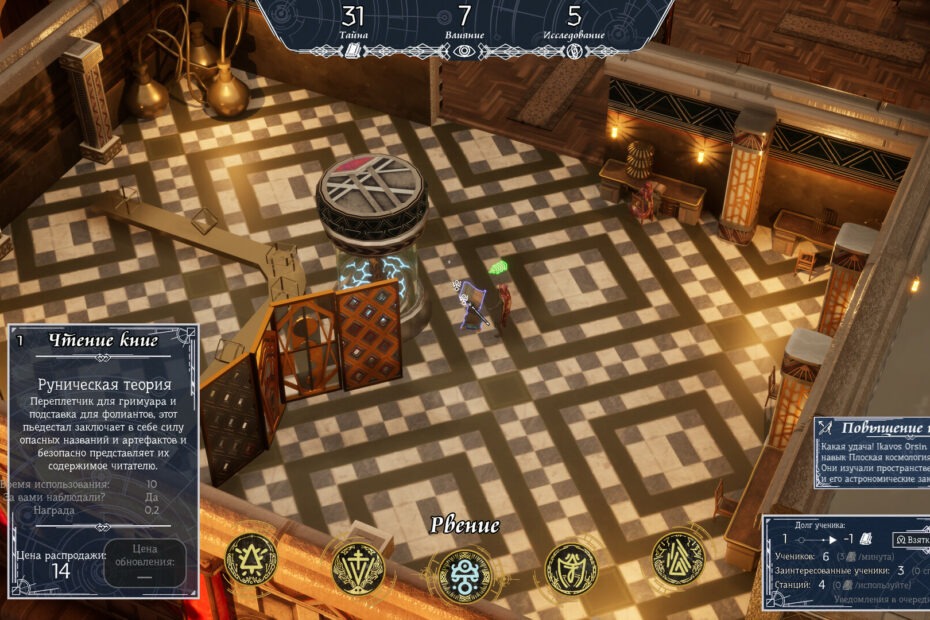This screenshot has width=930, height=620.
Task: Click the Цена обновления upgrade button
Action: 145,562
